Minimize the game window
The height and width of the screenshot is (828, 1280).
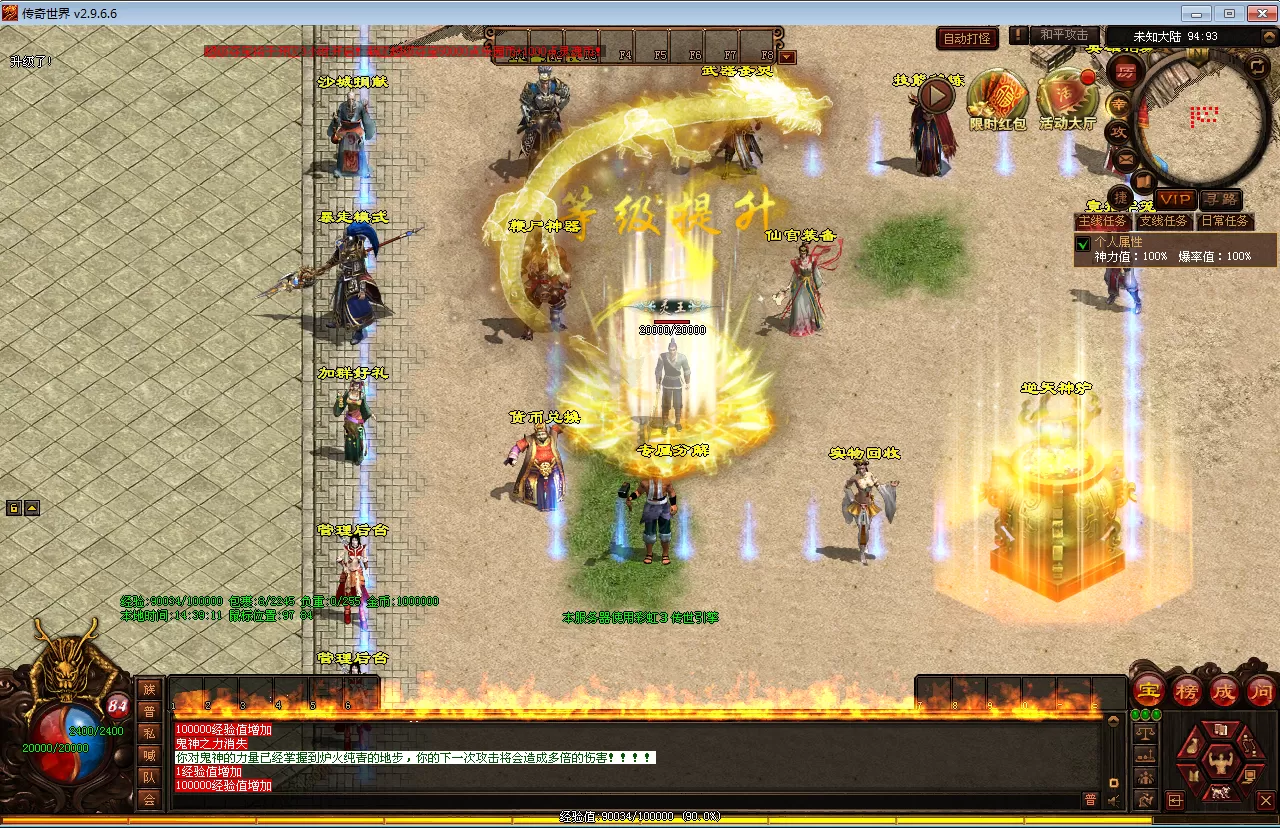1198,13
